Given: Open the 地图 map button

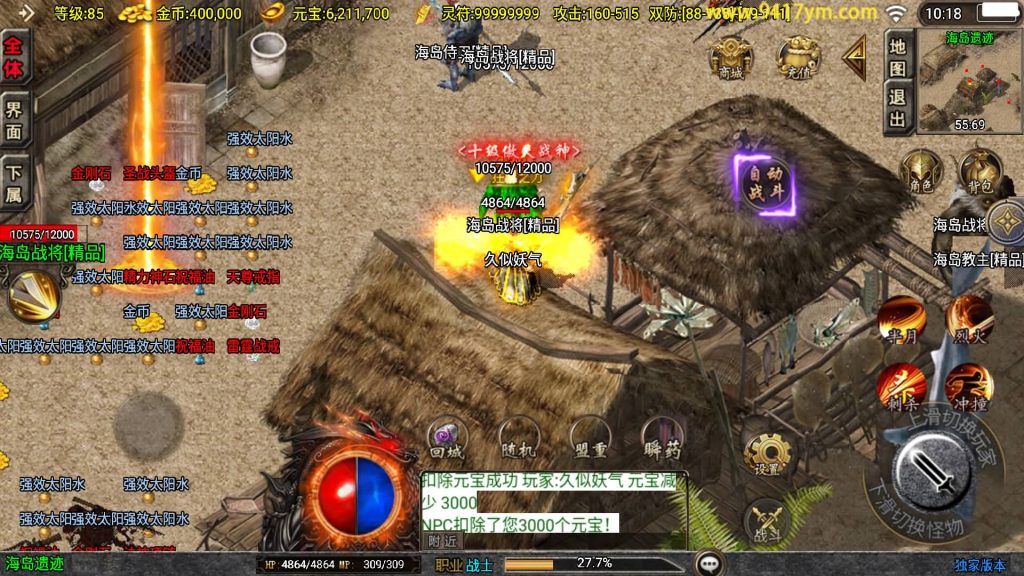Looking at the screenshot, I should pyautogui.click(x=897, y=57).
